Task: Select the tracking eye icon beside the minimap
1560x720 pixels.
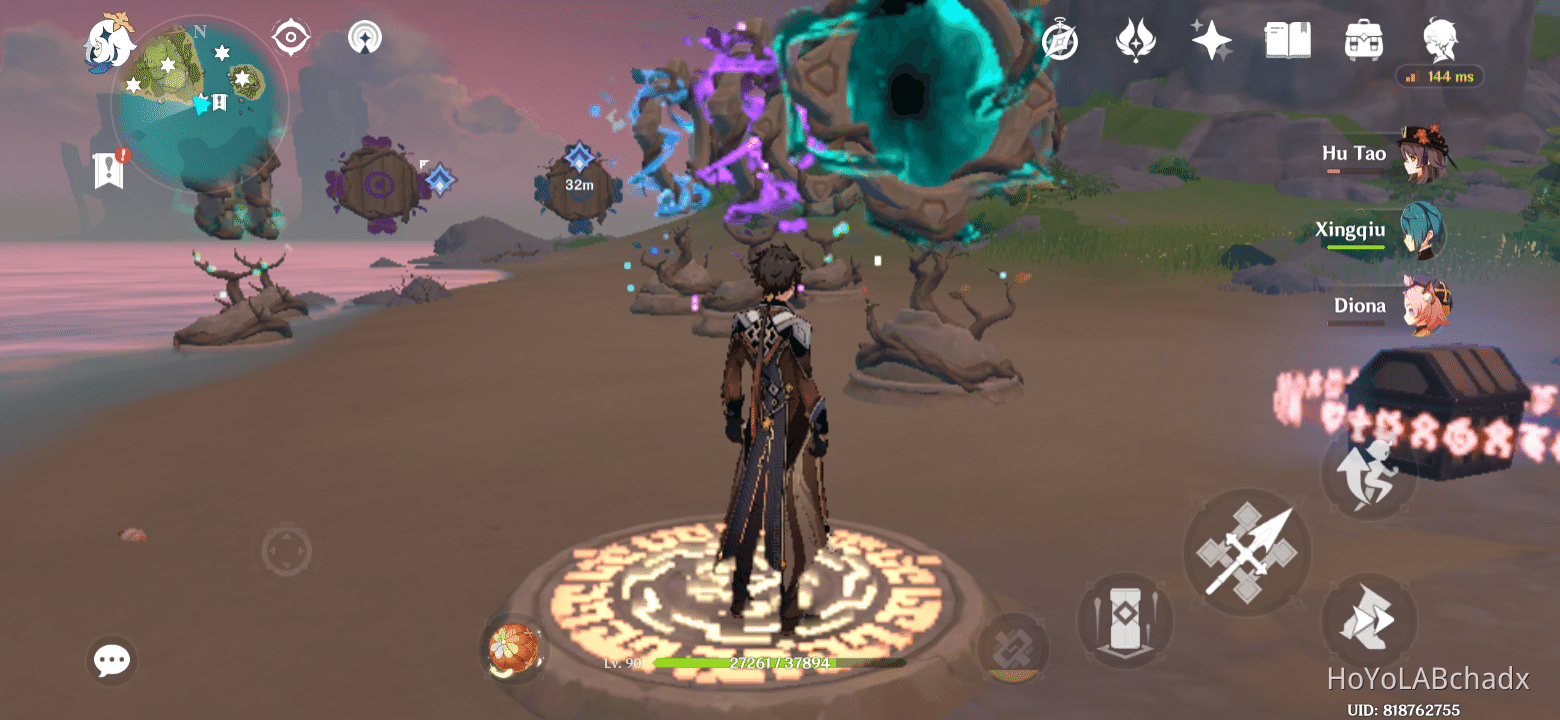Action: coord(290,37)
